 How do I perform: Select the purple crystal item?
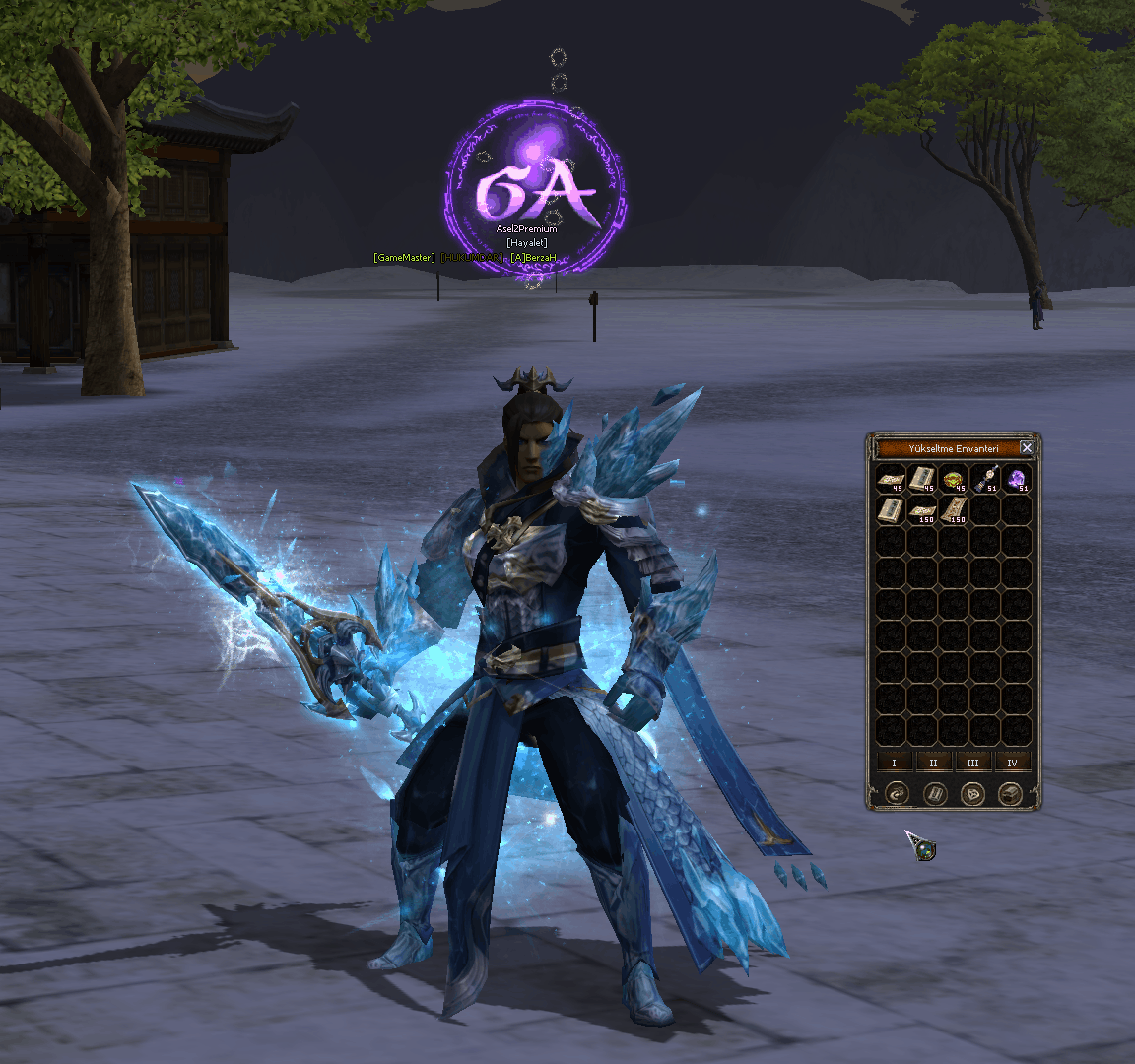point(1016,480)
